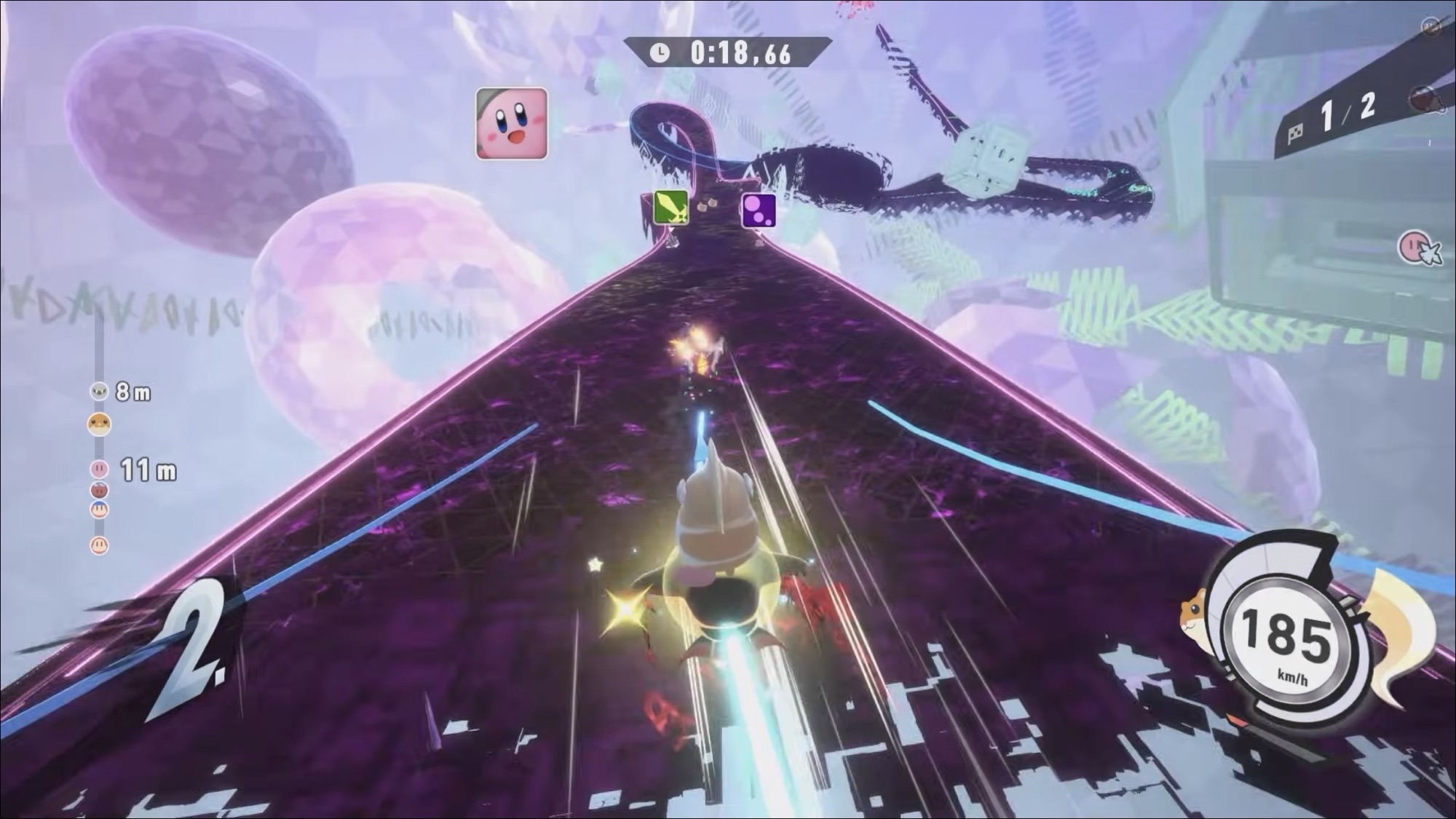The height and width of the screenshot is (819, 1456).
Task: Select the orange hamster marker on the position tracker
Action: [x=99, y=424]
